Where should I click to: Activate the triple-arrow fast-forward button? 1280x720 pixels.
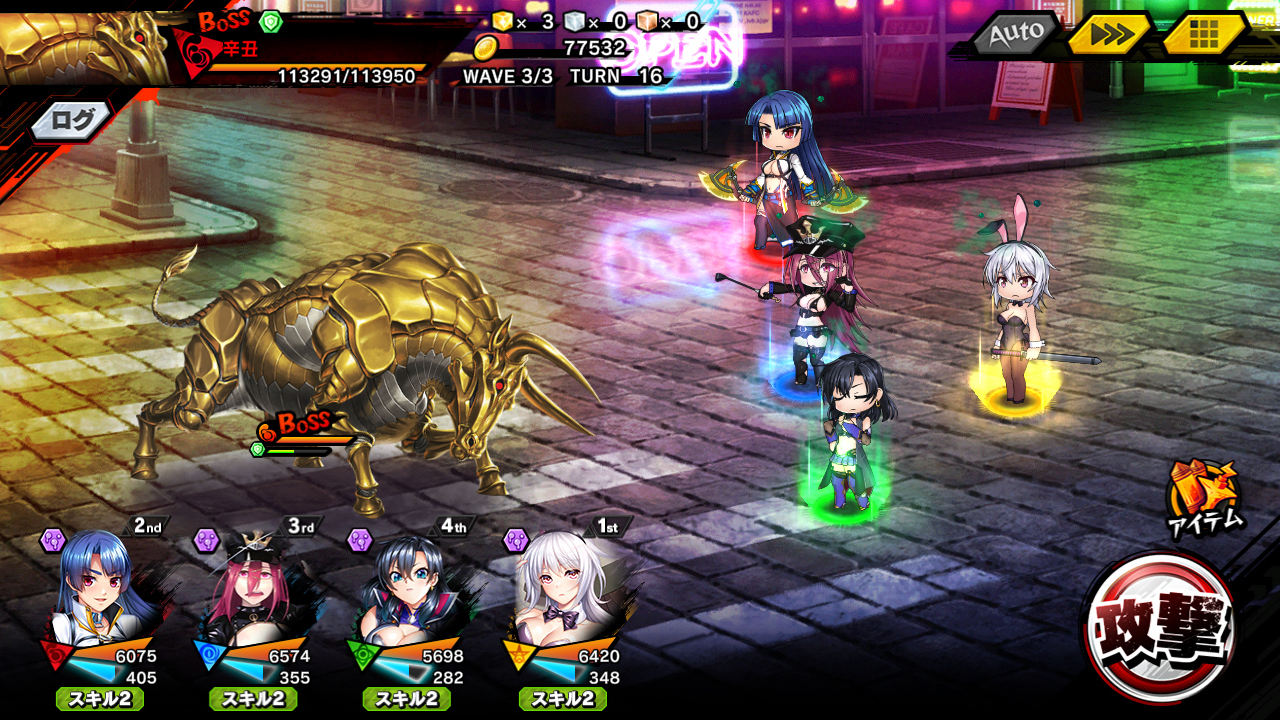(x=1109, y=35)
